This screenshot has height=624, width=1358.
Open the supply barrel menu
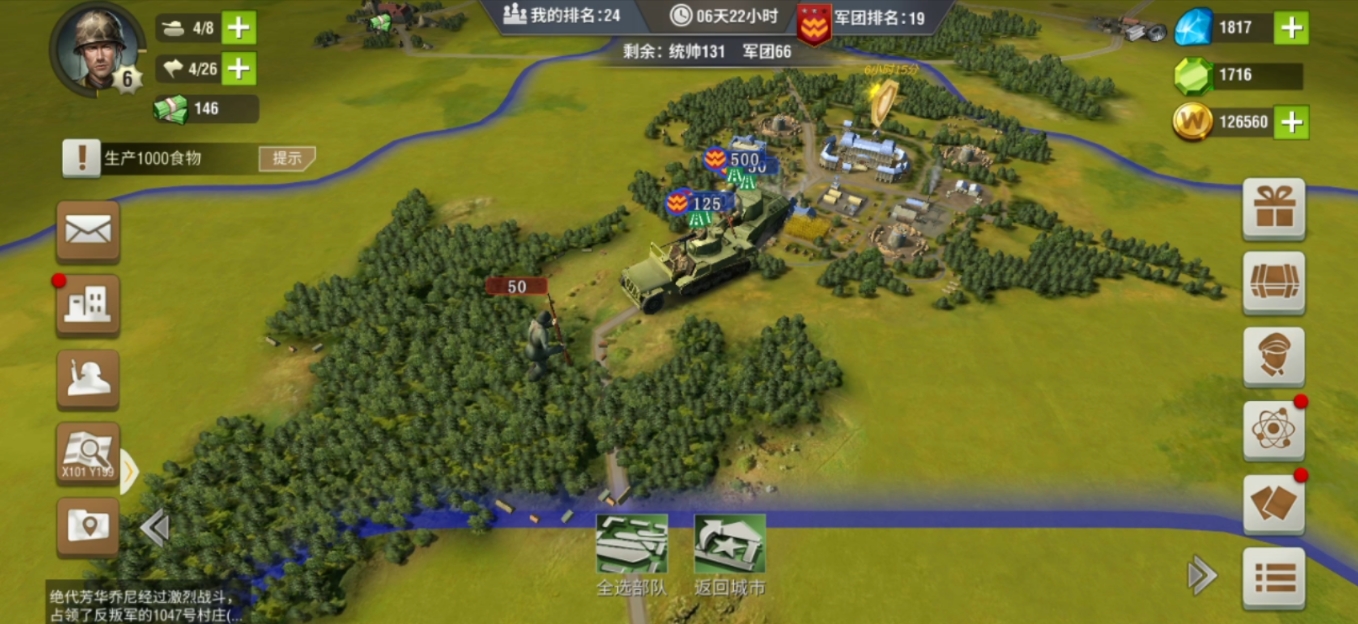click(x=1273, y=283)
